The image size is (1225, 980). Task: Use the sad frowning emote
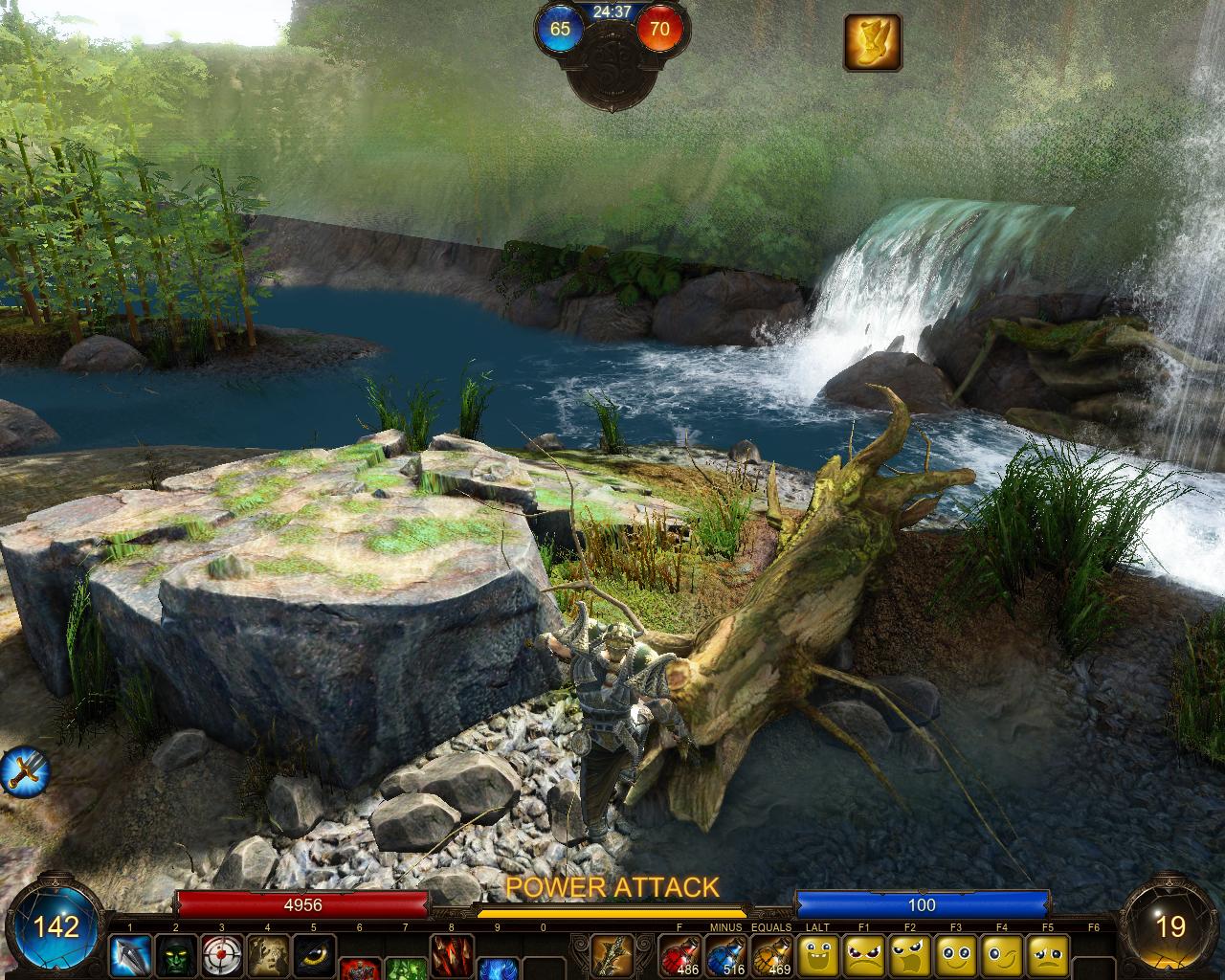click(x=1047, y=955)
